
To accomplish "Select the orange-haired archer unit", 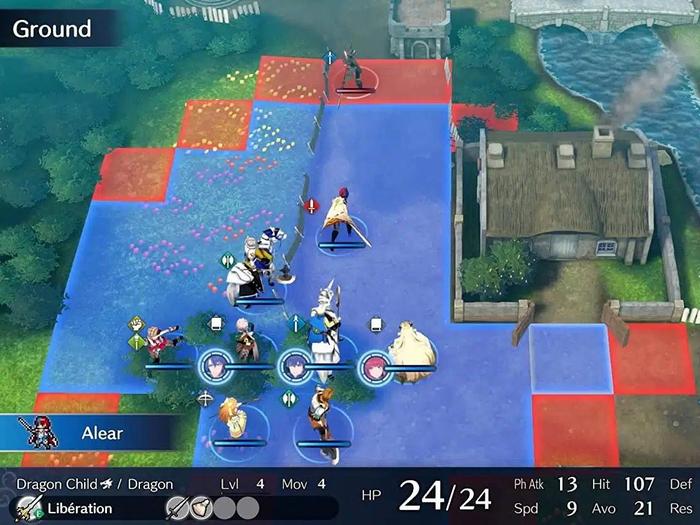I will [x=232, y=418].
